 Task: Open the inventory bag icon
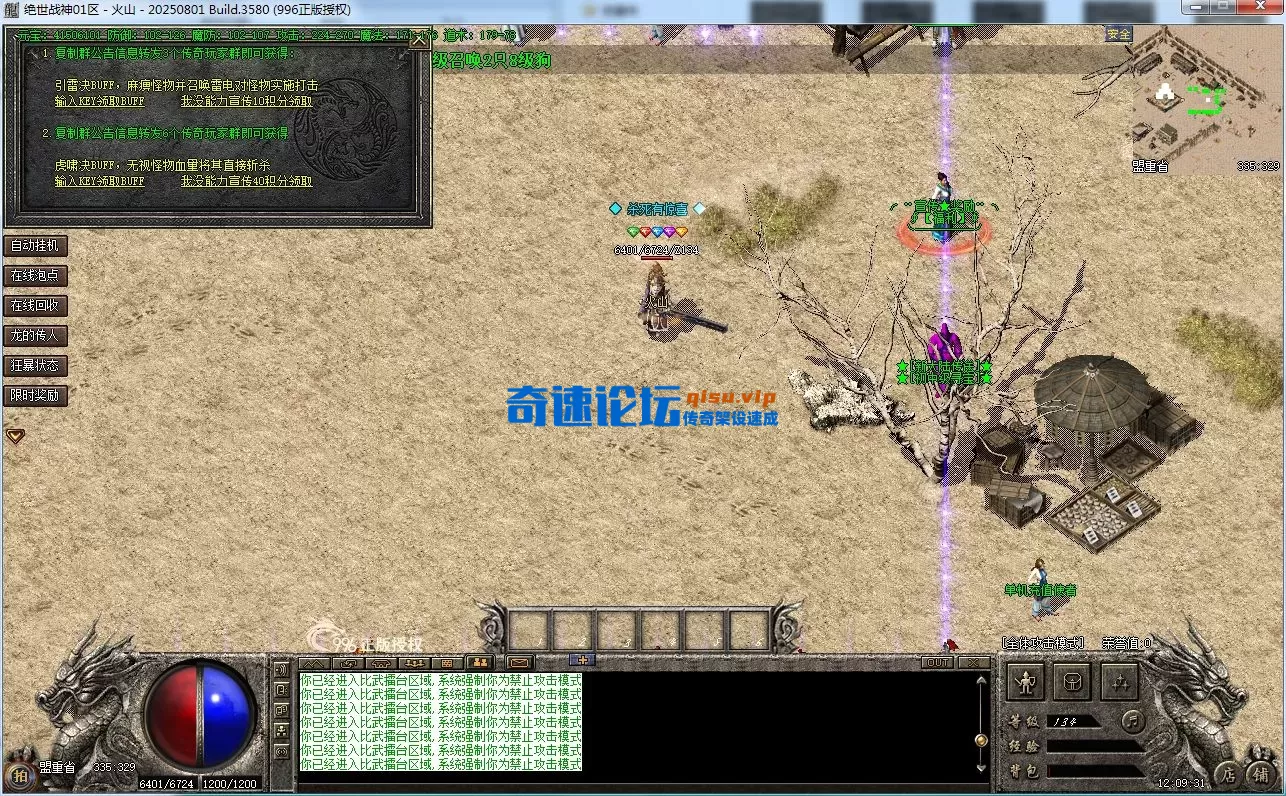[1072, 682]
